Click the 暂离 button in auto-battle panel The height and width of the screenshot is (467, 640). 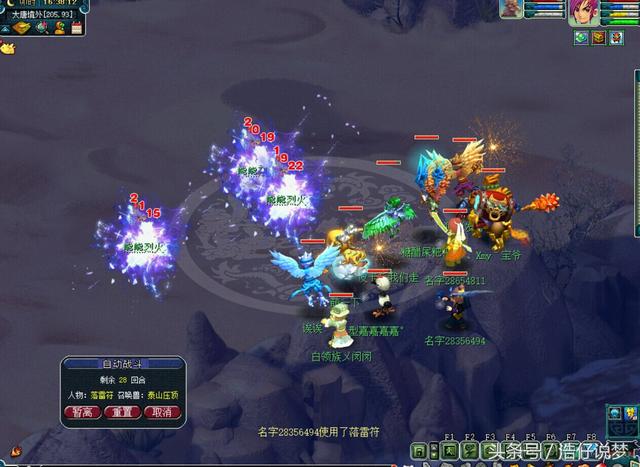pyautogui.click(x=82, y=412)
